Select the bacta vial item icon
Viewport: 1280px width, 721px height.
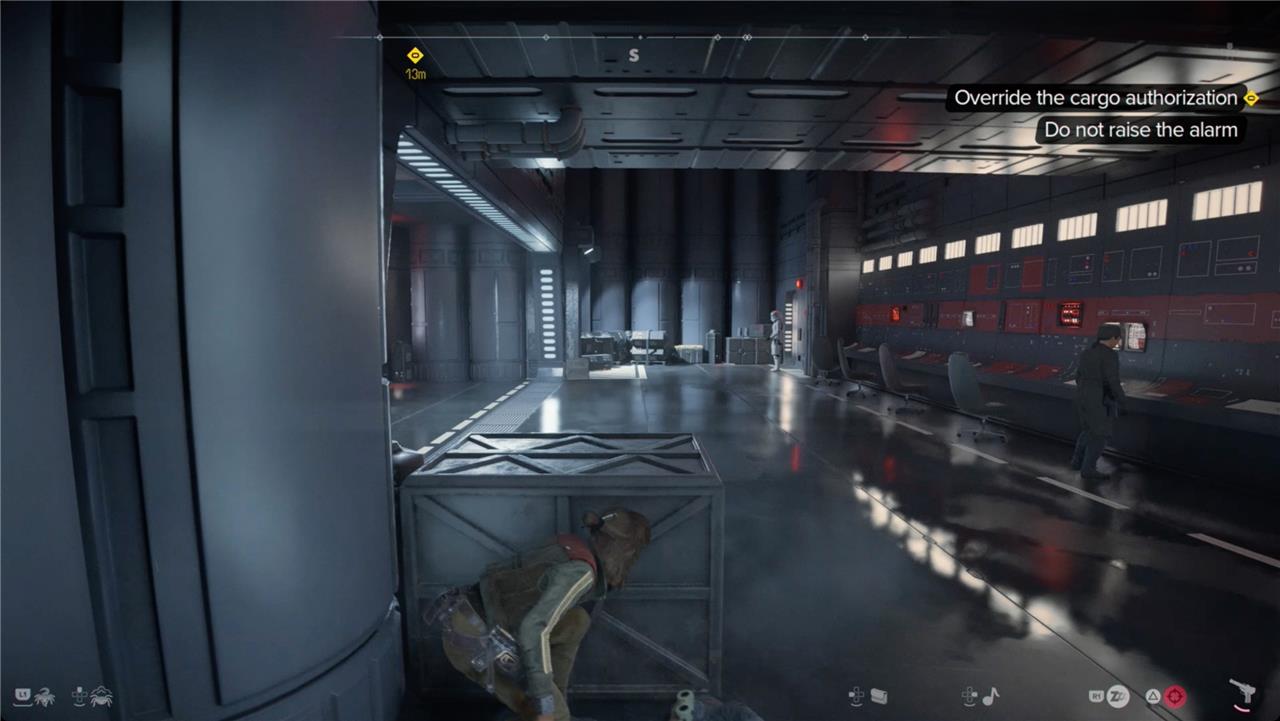click(879, 696)
